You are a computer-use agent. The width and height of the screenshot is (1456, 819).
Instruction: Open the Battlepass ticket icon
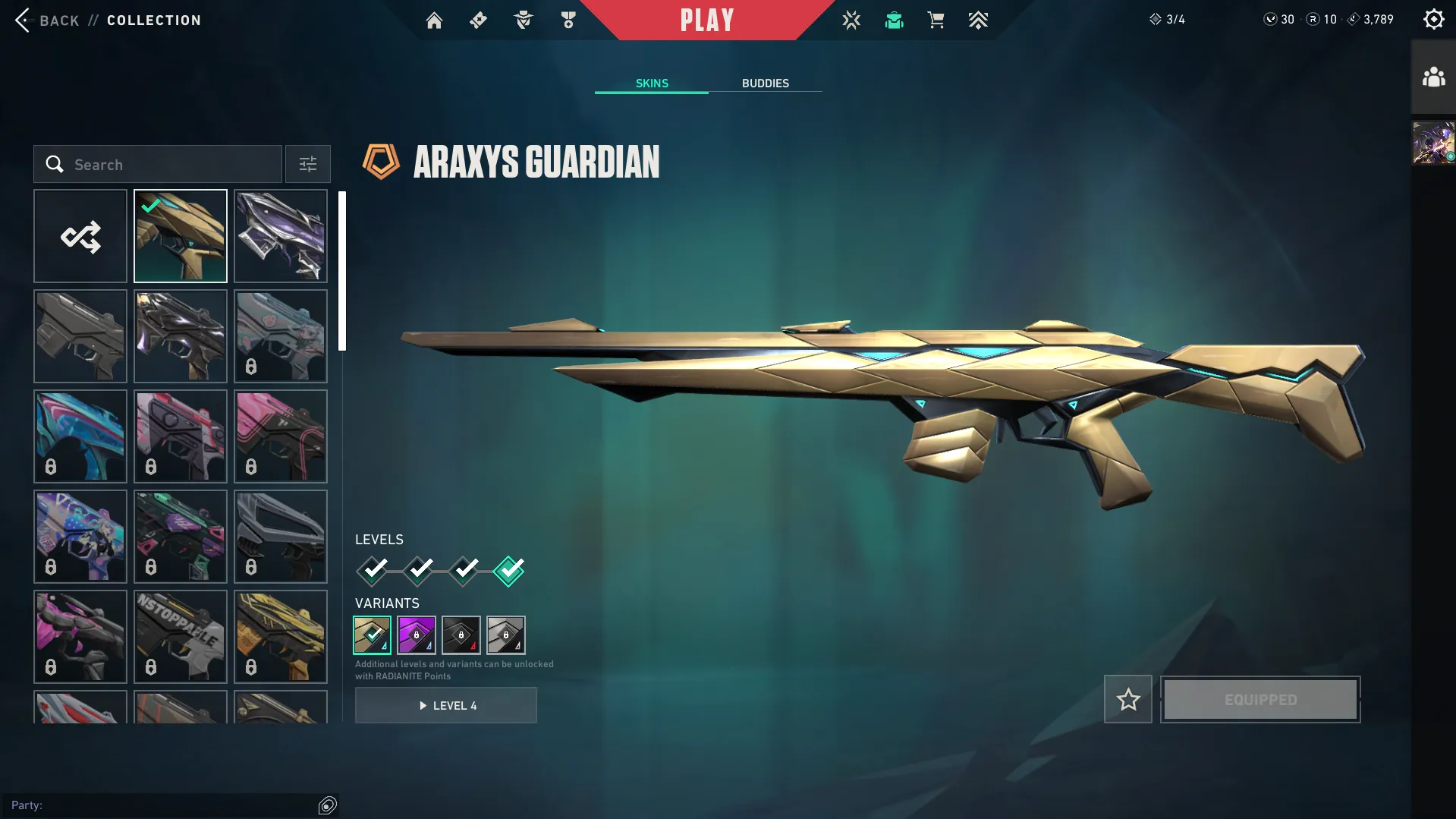pyautogui.click(x=478, y=20)
